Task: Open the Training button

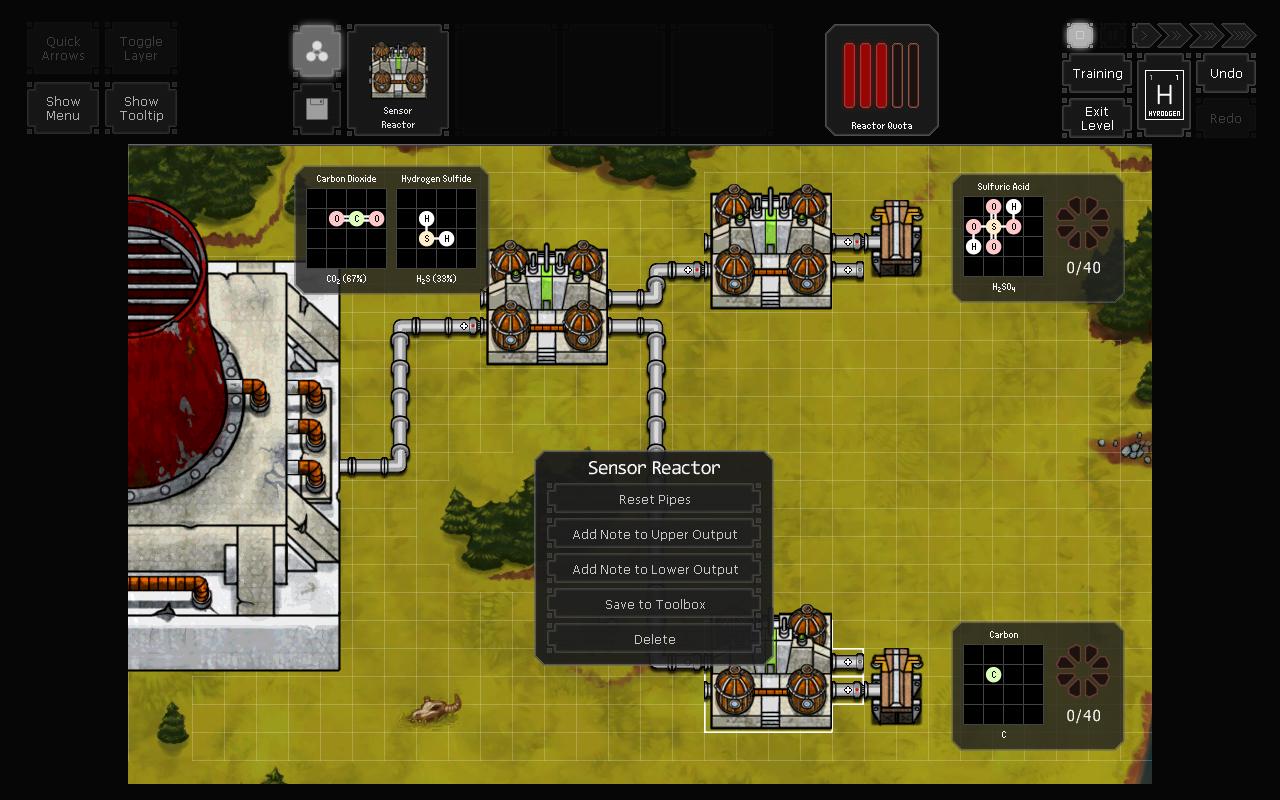Action: tap(1097, 74)
